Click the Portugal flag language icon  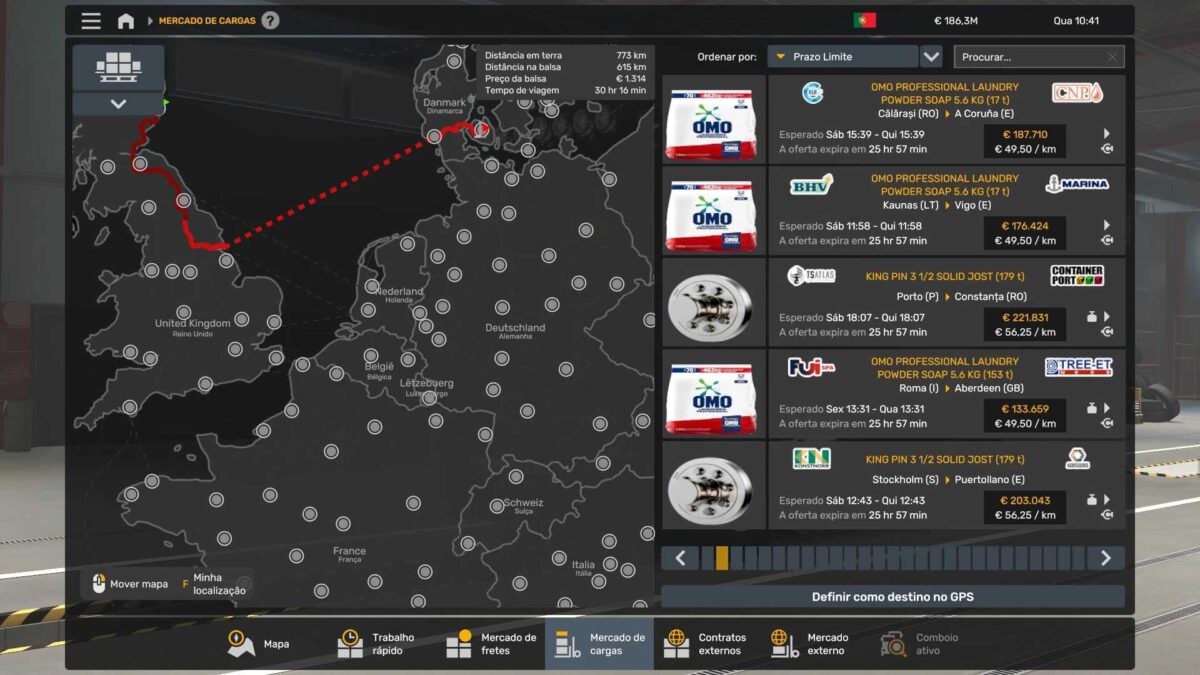864,21
